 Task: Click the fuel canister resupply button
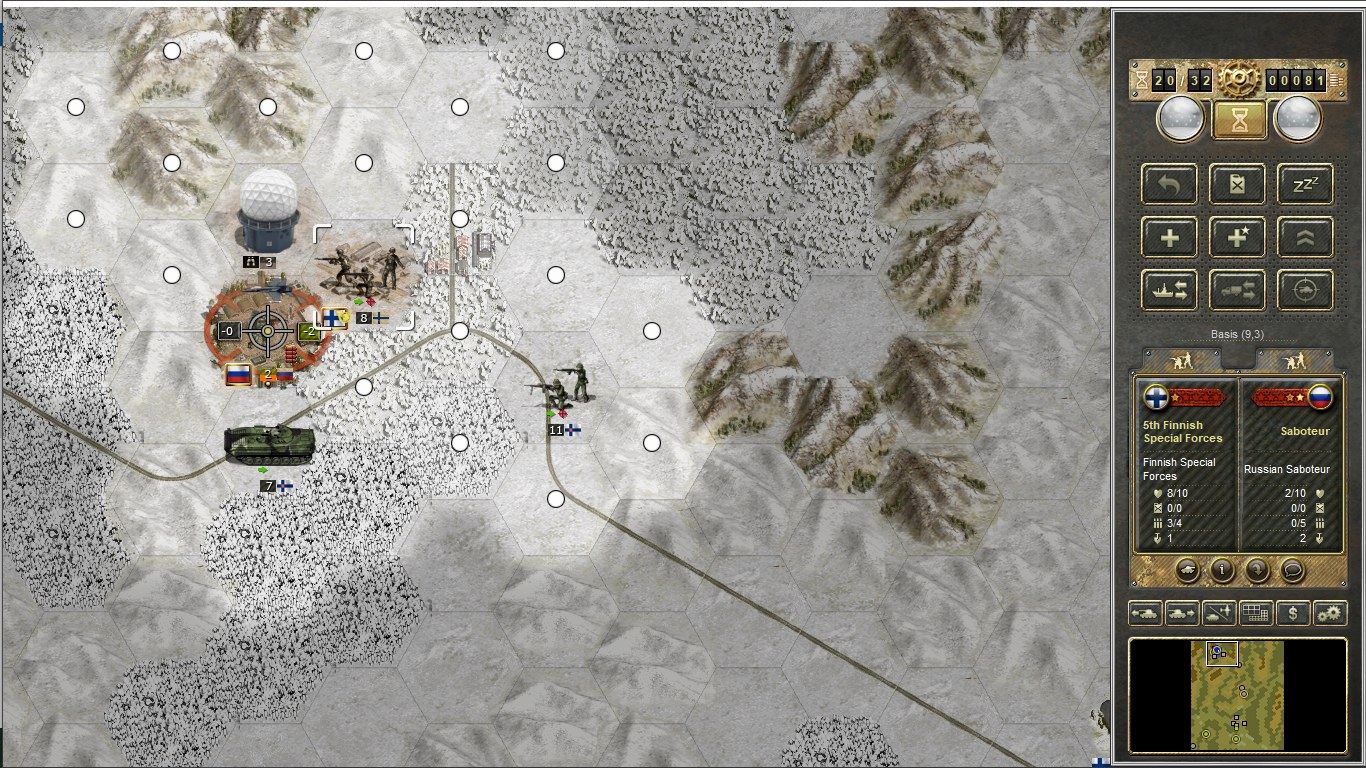coord(1237,184)
